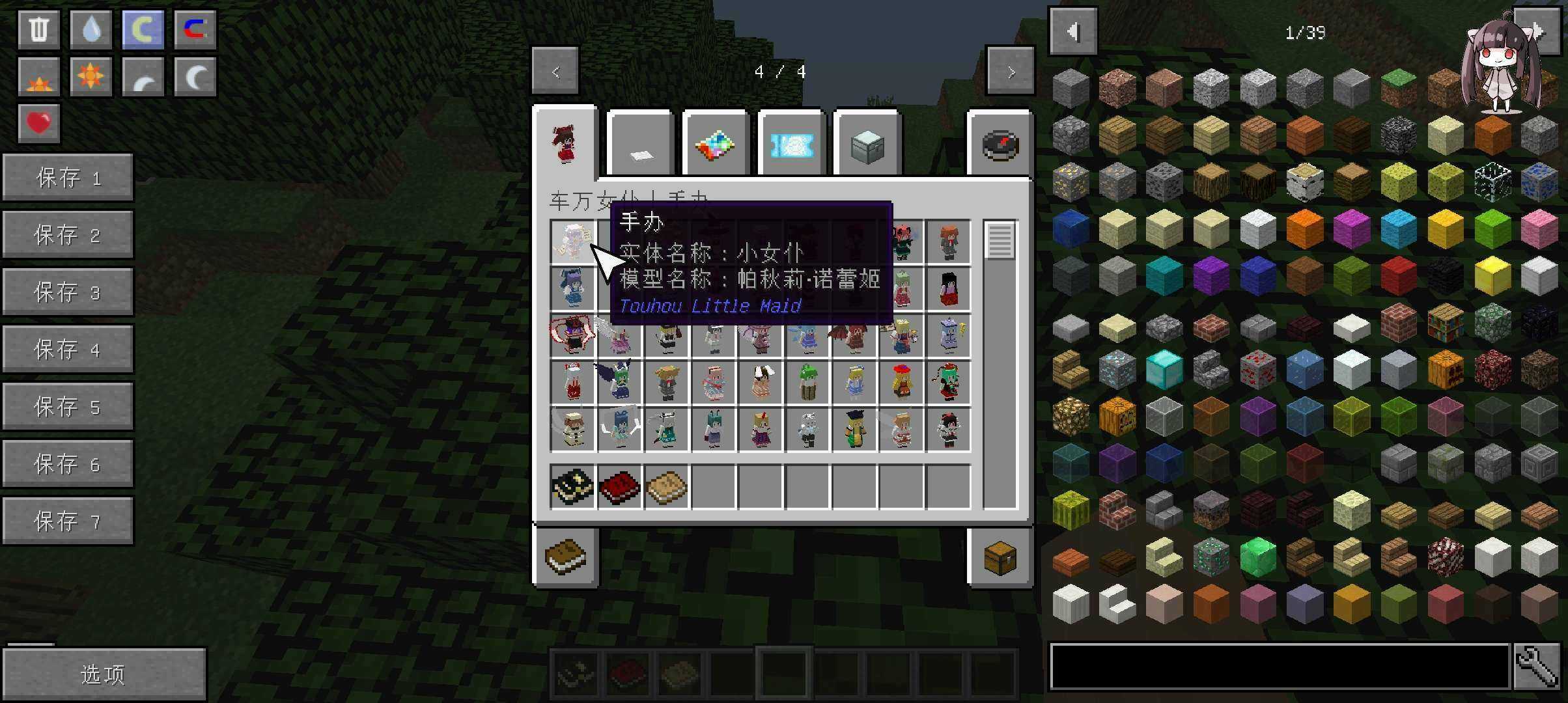This screenshot has height=703, width=1568.
Task: Open the compass search items tab
Action: [x=1000, y=146]
